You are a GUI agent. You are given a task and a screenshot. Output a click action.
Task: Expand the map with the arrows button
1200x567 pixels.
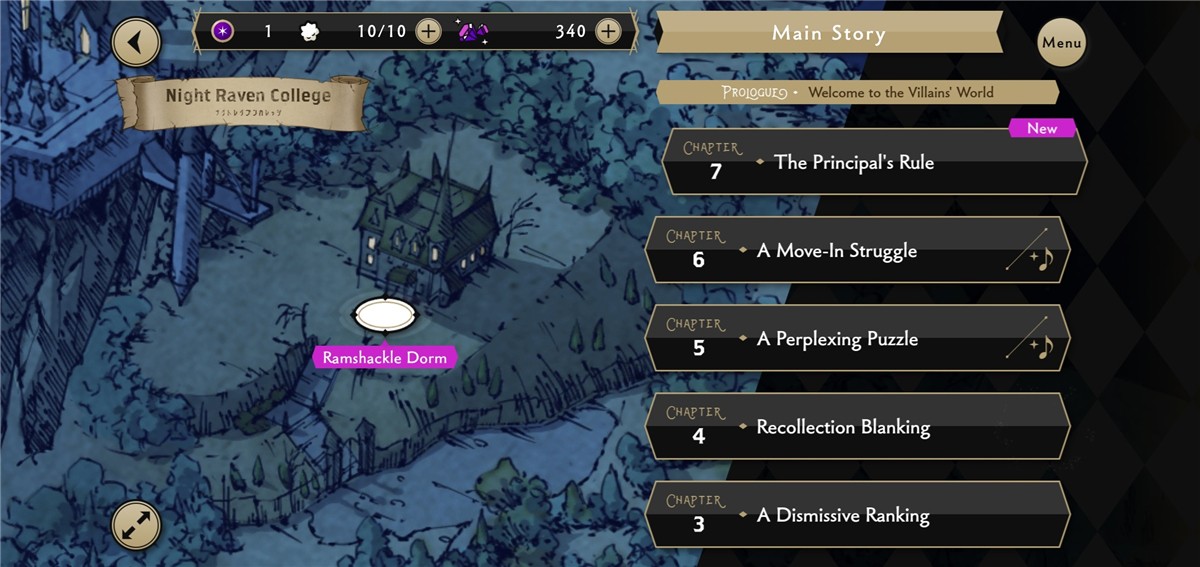pos(136,524)
